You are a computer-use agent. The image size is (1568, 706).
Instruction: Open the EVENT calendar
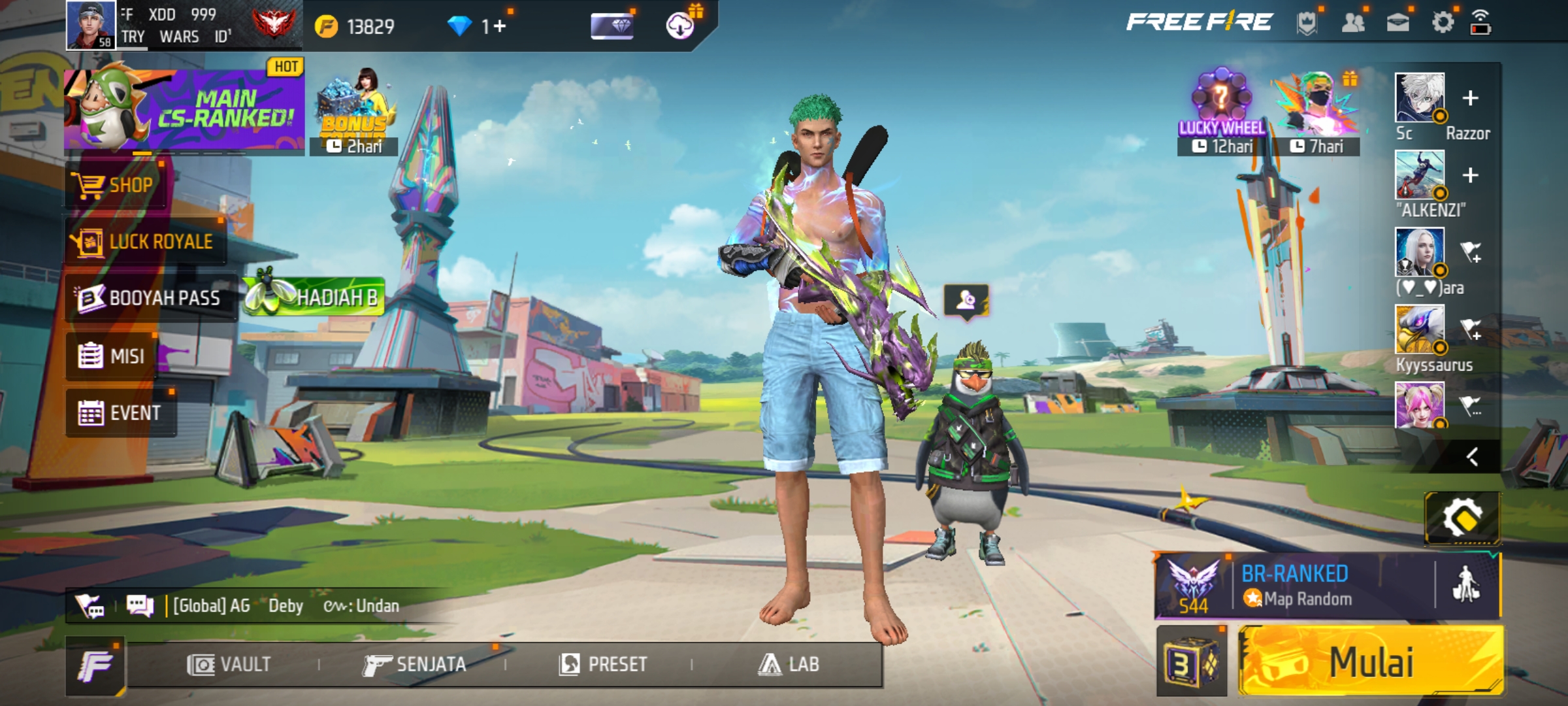(120, 413)
